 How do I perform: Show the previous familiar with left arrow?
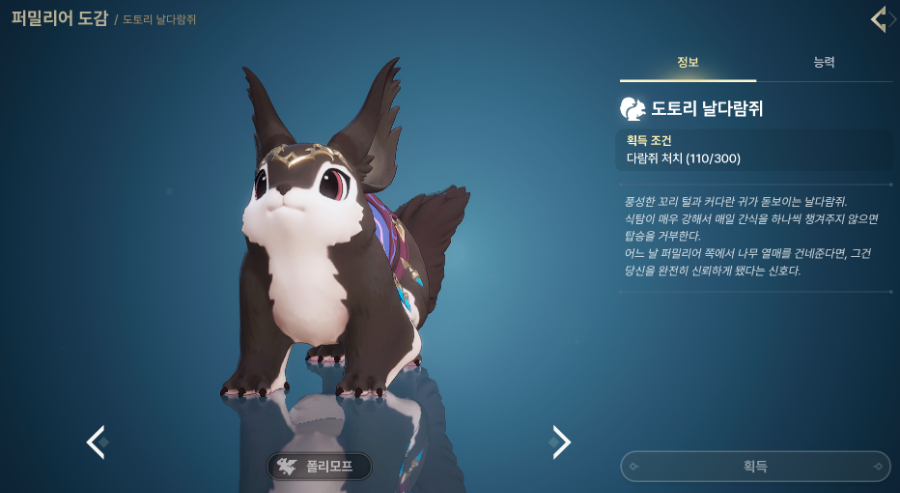pos(96,441)
